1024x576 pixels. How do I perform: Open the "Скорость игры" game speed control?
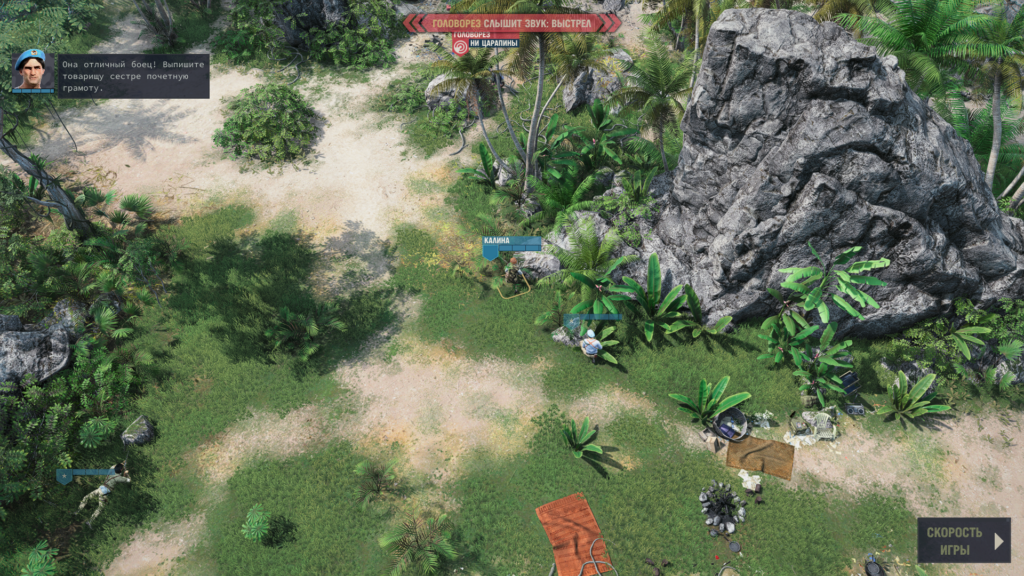point(963,540)
